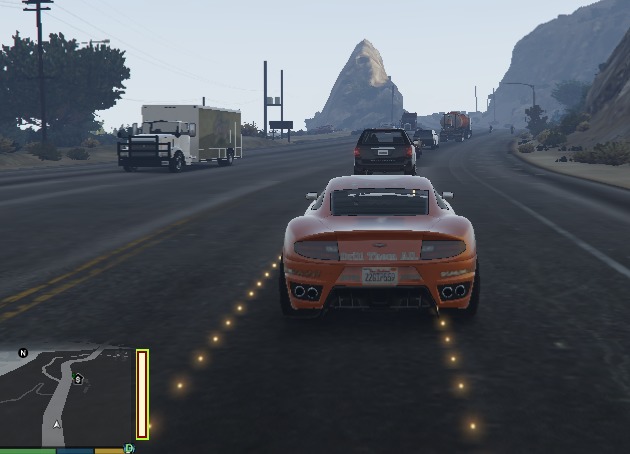Click the white player arrow on the minimap
630x454 pixels.
coord(57,424)
